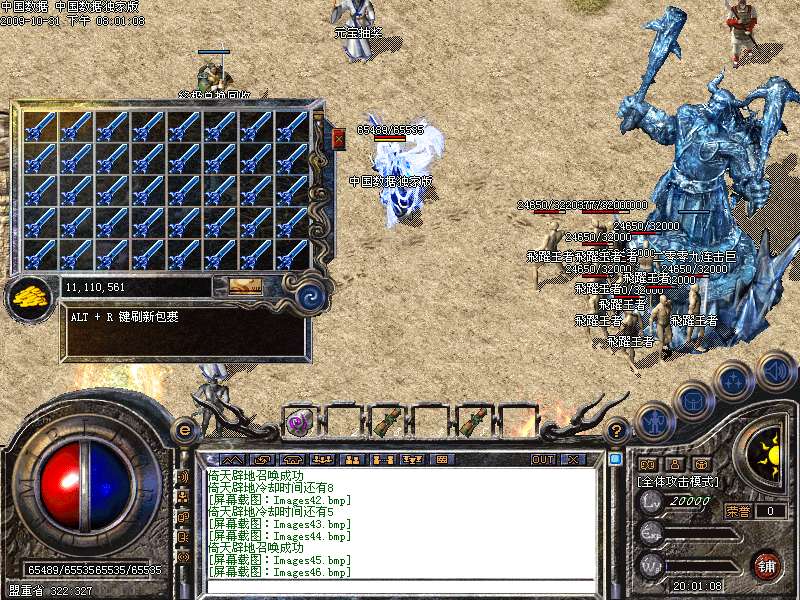The image size is (800, 600).
Task: Click the sun day-night indicator dial
Action: (770, 452)
